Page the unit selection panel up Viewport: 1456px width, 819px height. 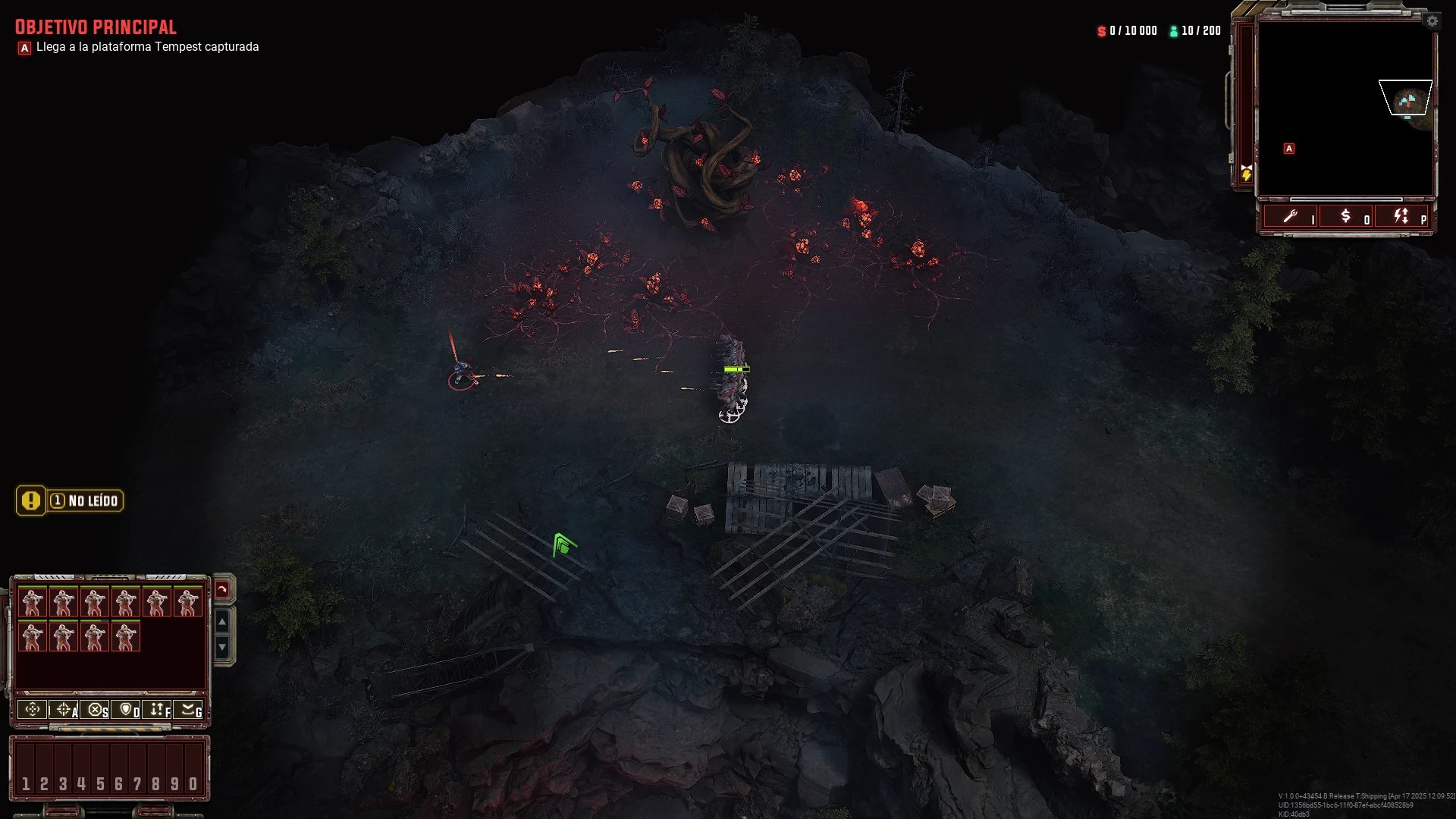[222, 623]
